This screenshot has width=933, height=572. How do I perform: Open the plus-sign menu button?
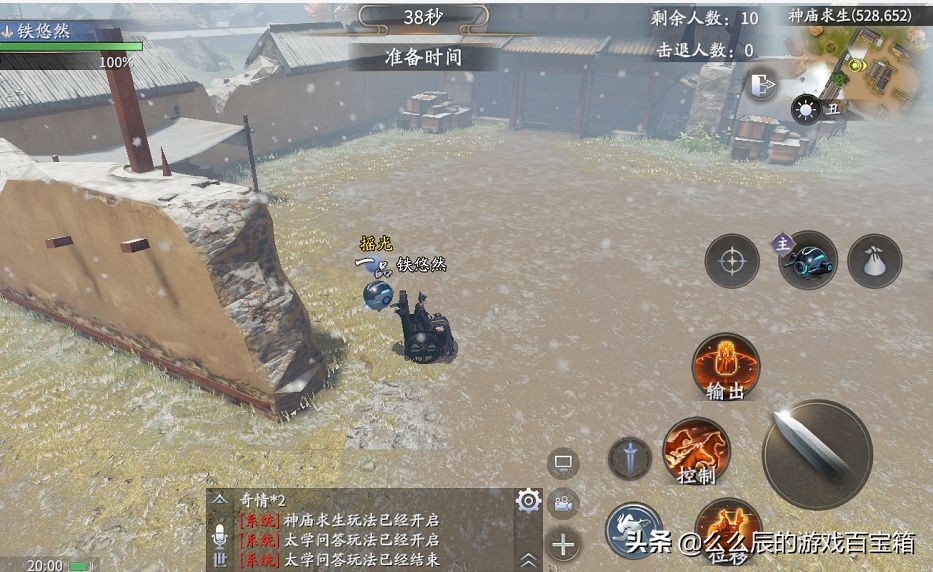tap(564, 544)
